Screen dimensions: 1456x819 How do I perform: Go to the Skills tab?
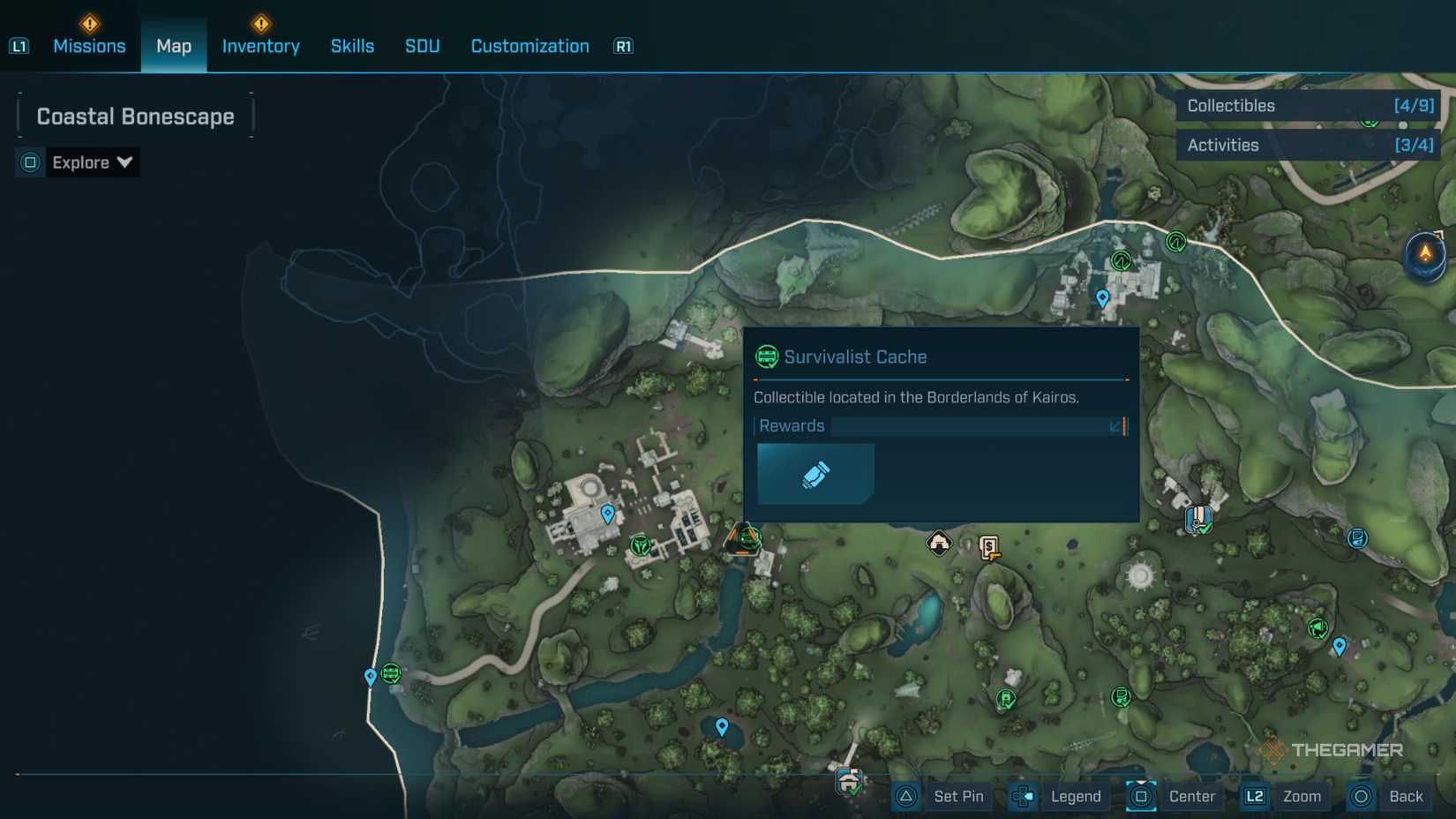[352, 46]
